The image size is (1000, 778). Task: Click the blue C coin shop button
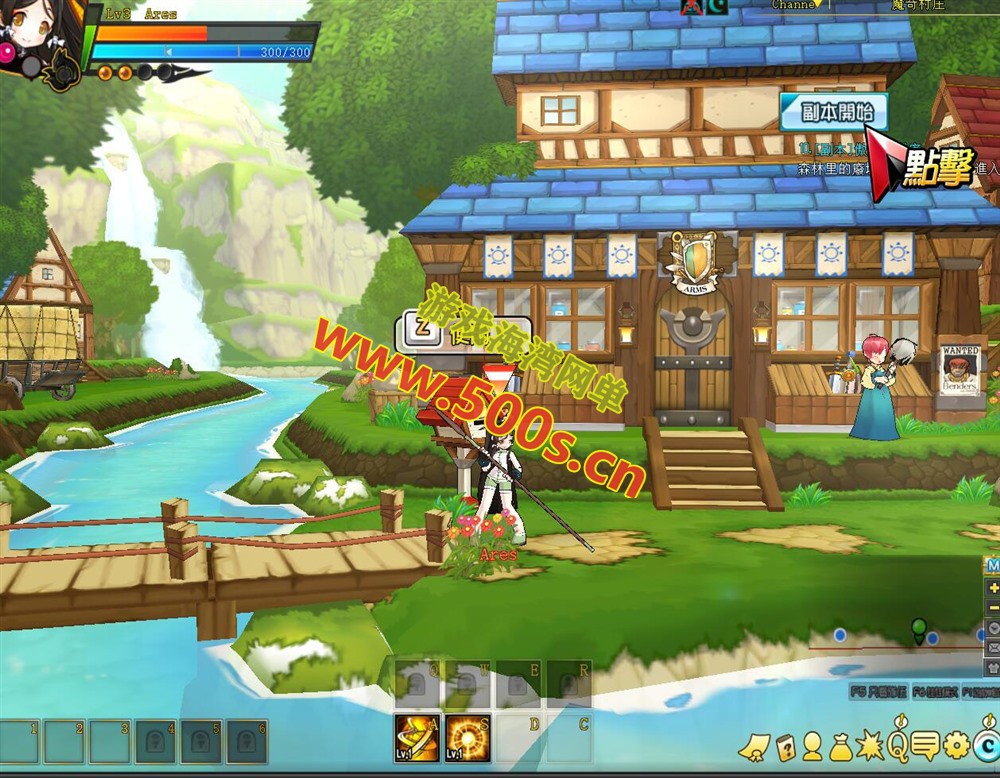[x=986, y=745]
